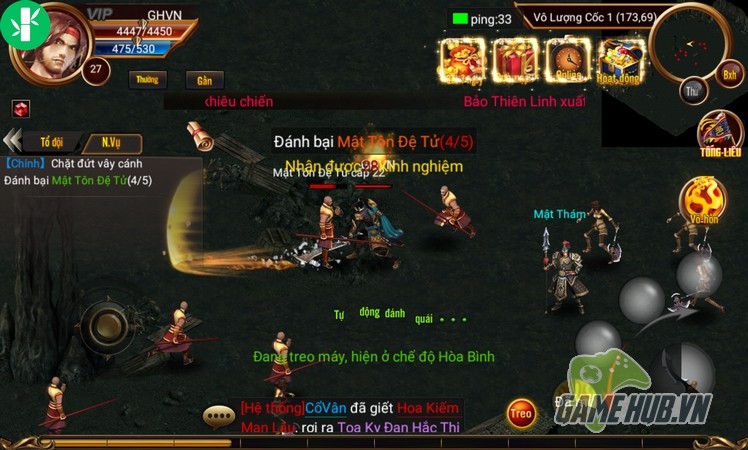This screenshot has width=748, height=450.
Task: Open the Thư mail button
Action: [692, 91]
